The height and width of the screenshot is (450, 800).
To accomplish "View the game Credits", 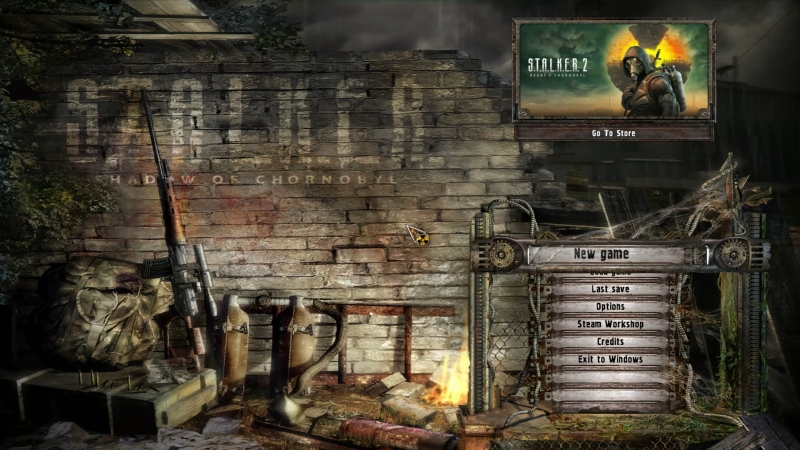I will 610,342.
